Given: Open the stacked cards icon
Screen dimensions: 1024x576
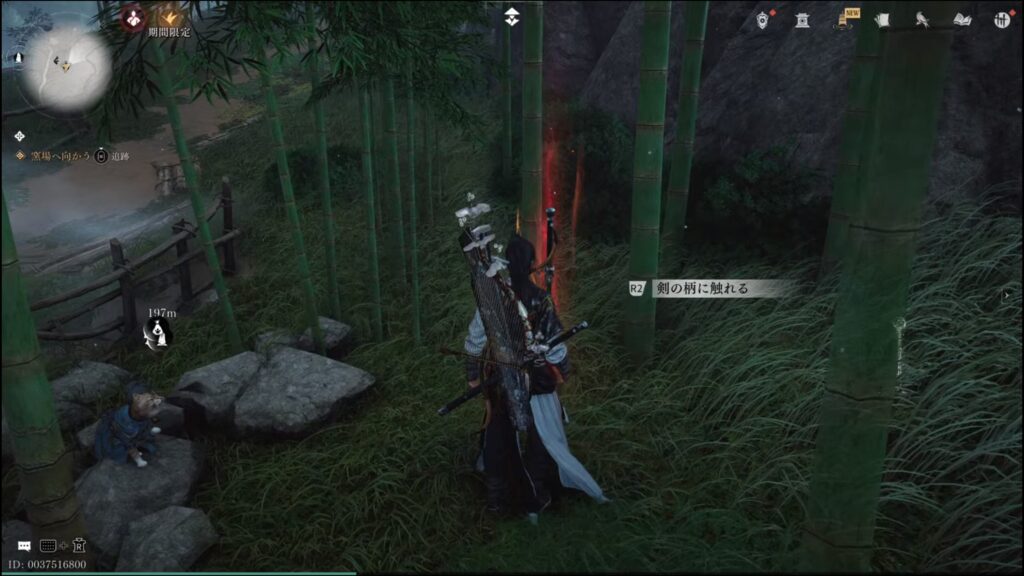Looking at the screenshot, I should tap(883, 20).
